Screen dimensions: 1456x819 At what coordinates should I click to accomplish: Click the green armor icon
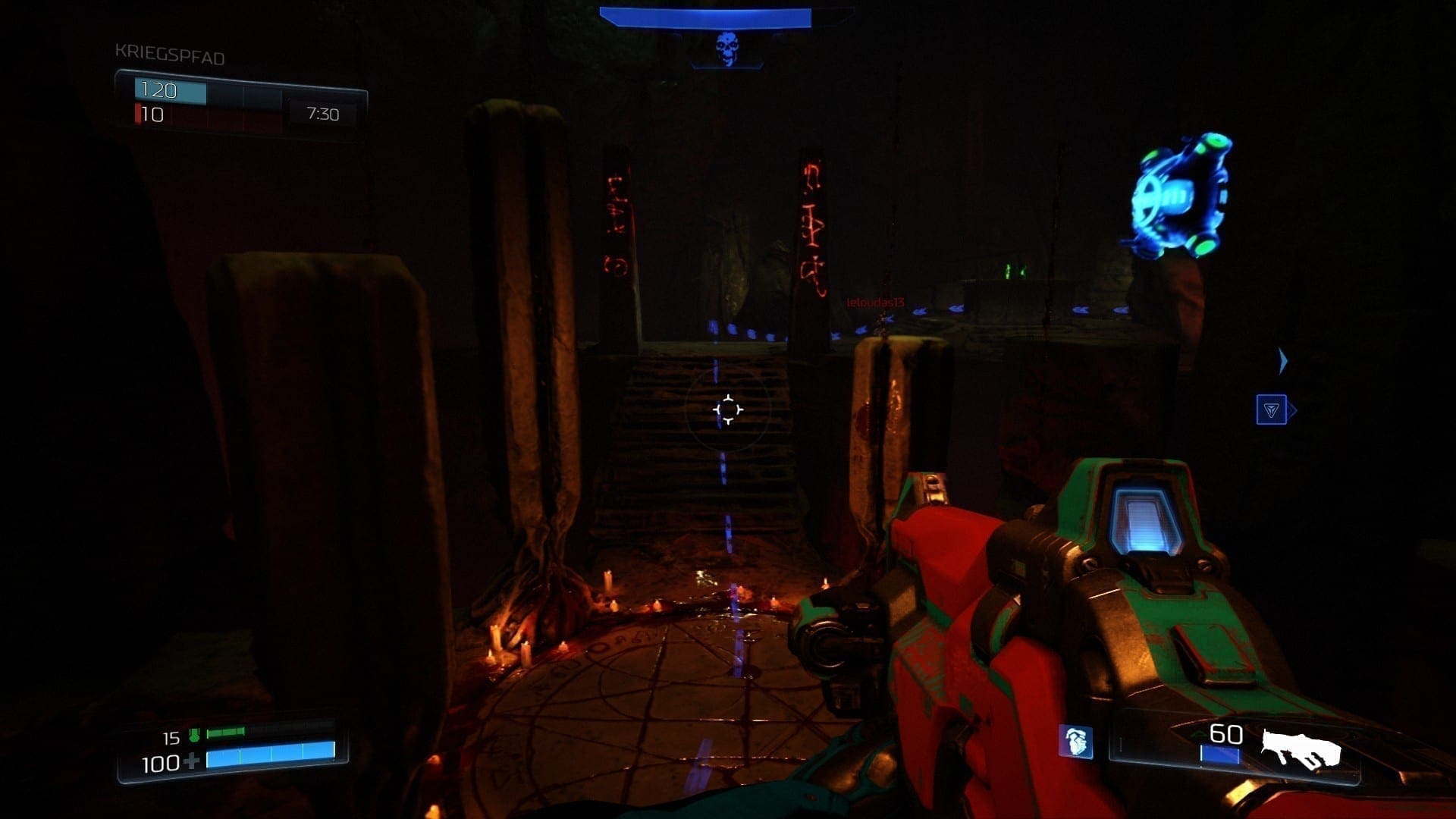(x=194, y=735)
